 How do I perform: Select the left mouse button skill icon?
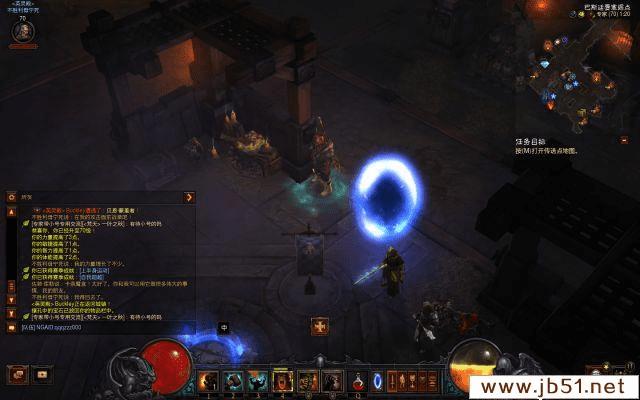pyautogui.click(x=306, y=381)
